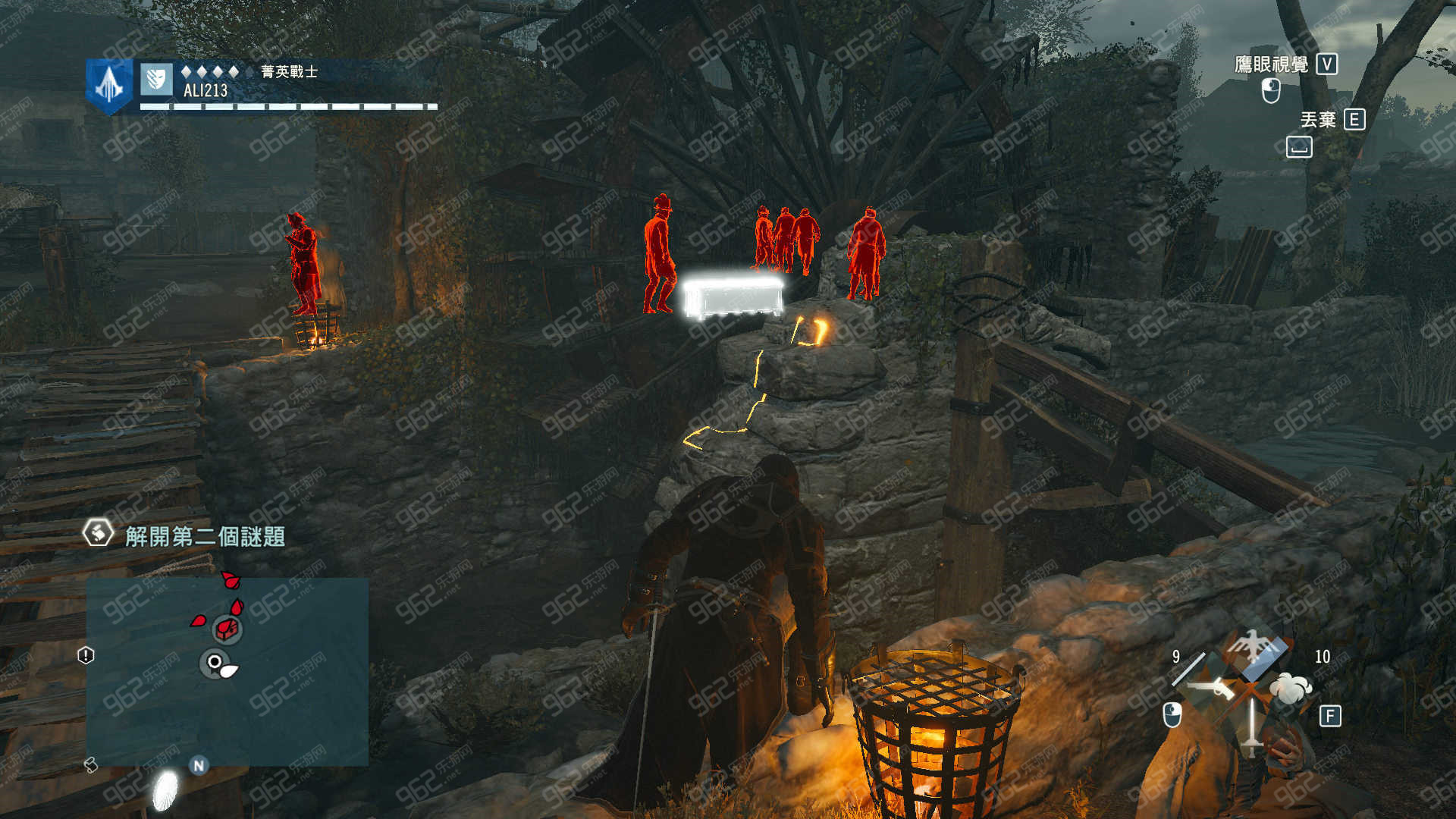Click the Assassin insignia emblem badge
The image size is (1456, 819).
pyautogui.click(x=109, y=84)
